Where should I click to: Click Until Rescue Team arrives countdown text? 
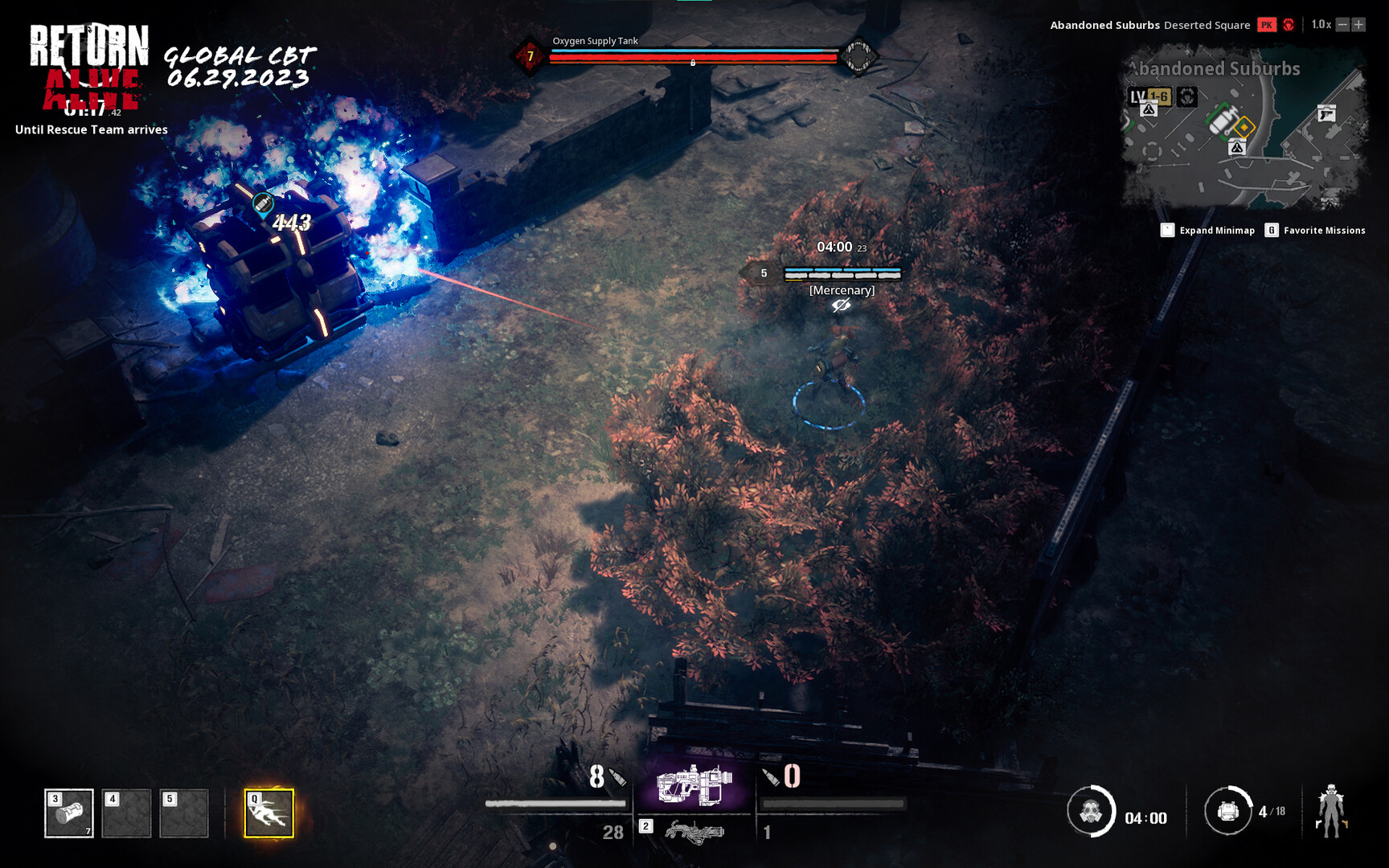click(x=90, y=129)
